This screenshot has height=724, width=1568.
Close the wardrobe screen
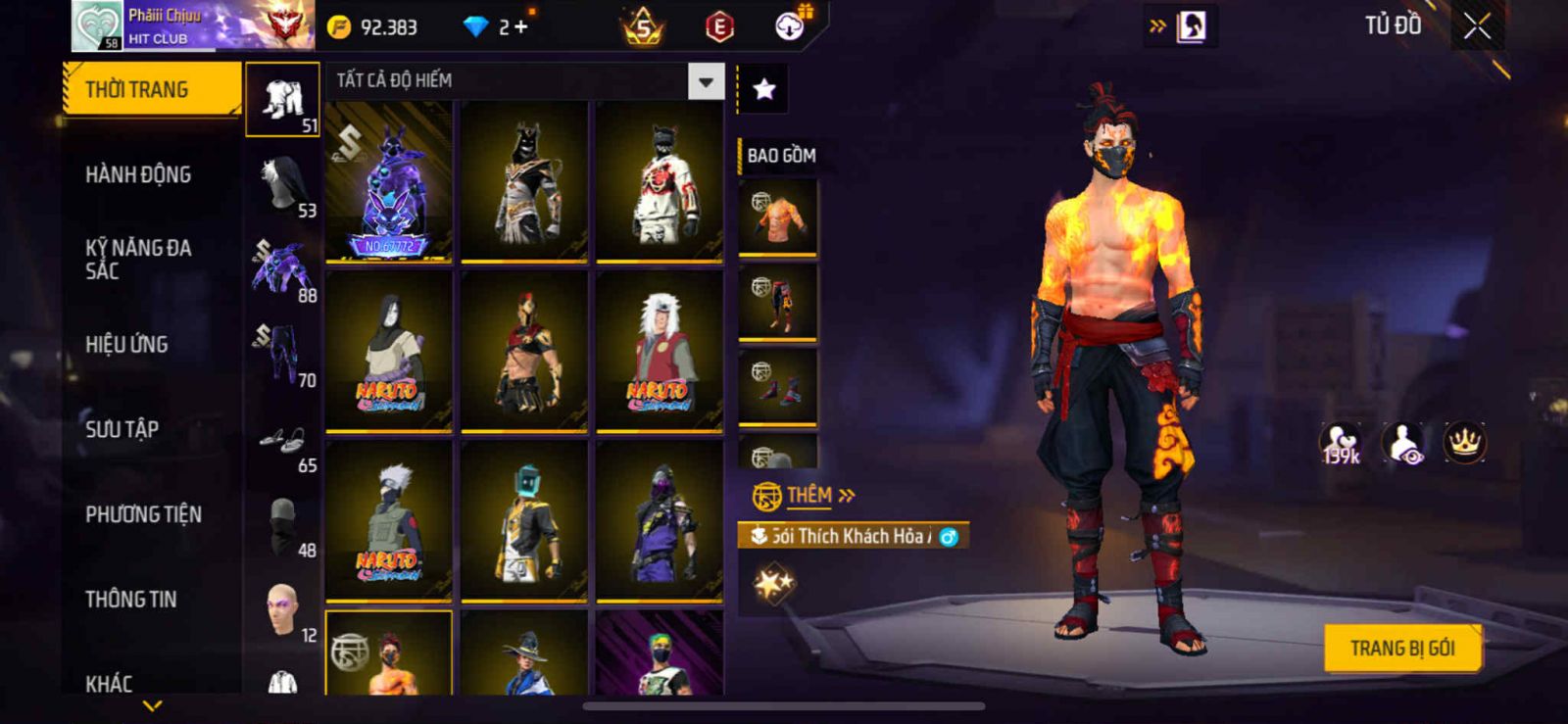[1477, 26]
